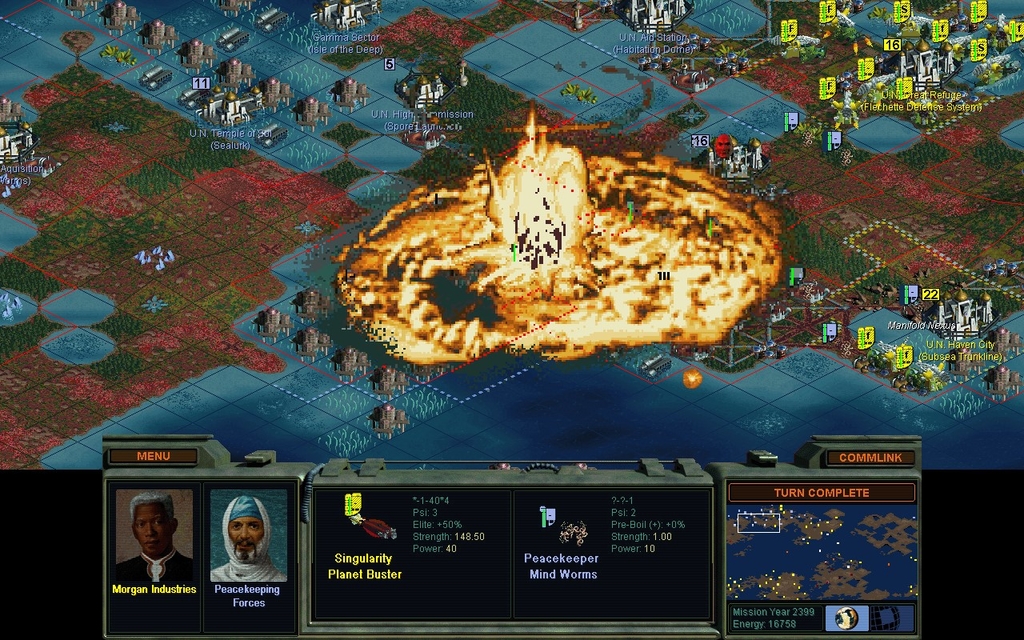Screen dimensions: 1024x640
Task: Select the Singularity Planet Buster unit panel
Action: (x=412, y=553)
